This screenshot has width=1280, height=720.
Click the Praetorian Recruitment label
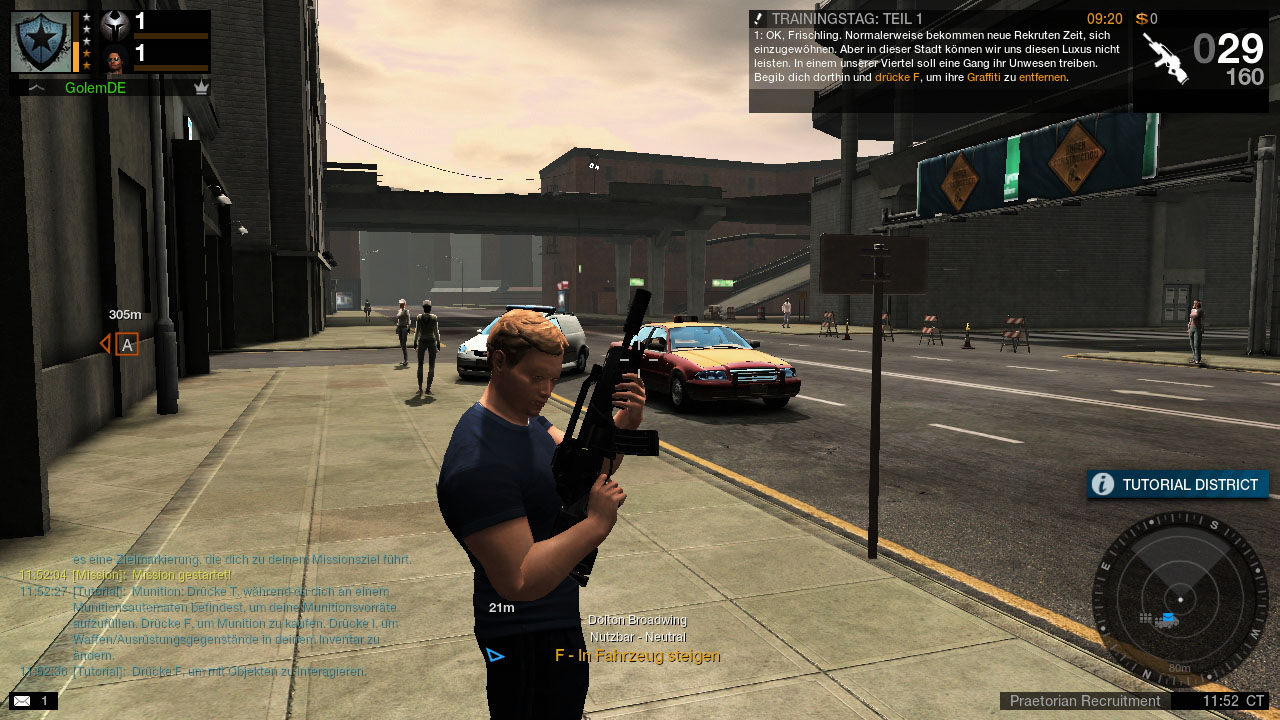coord(1084,701)
